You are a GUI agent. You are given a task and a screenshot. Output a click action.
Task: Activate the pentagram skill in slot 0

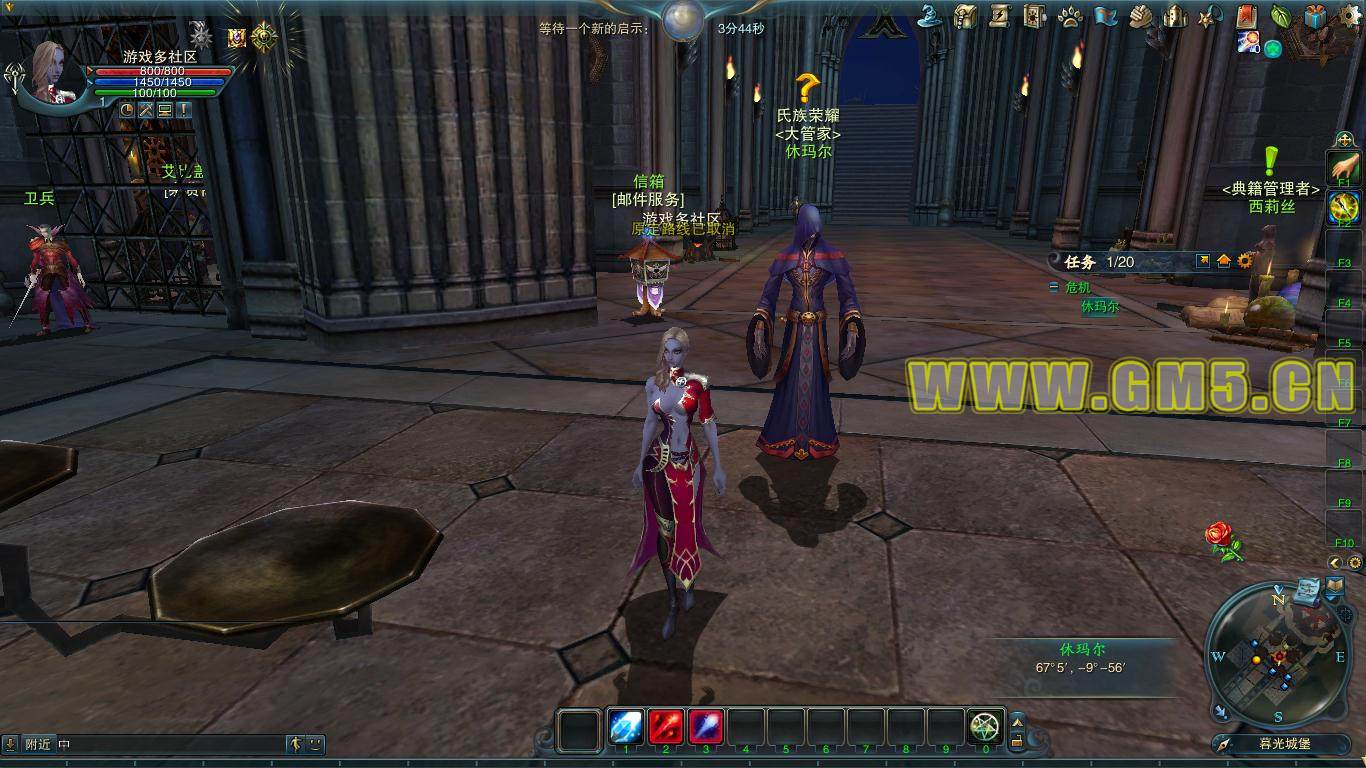(986, 727)
